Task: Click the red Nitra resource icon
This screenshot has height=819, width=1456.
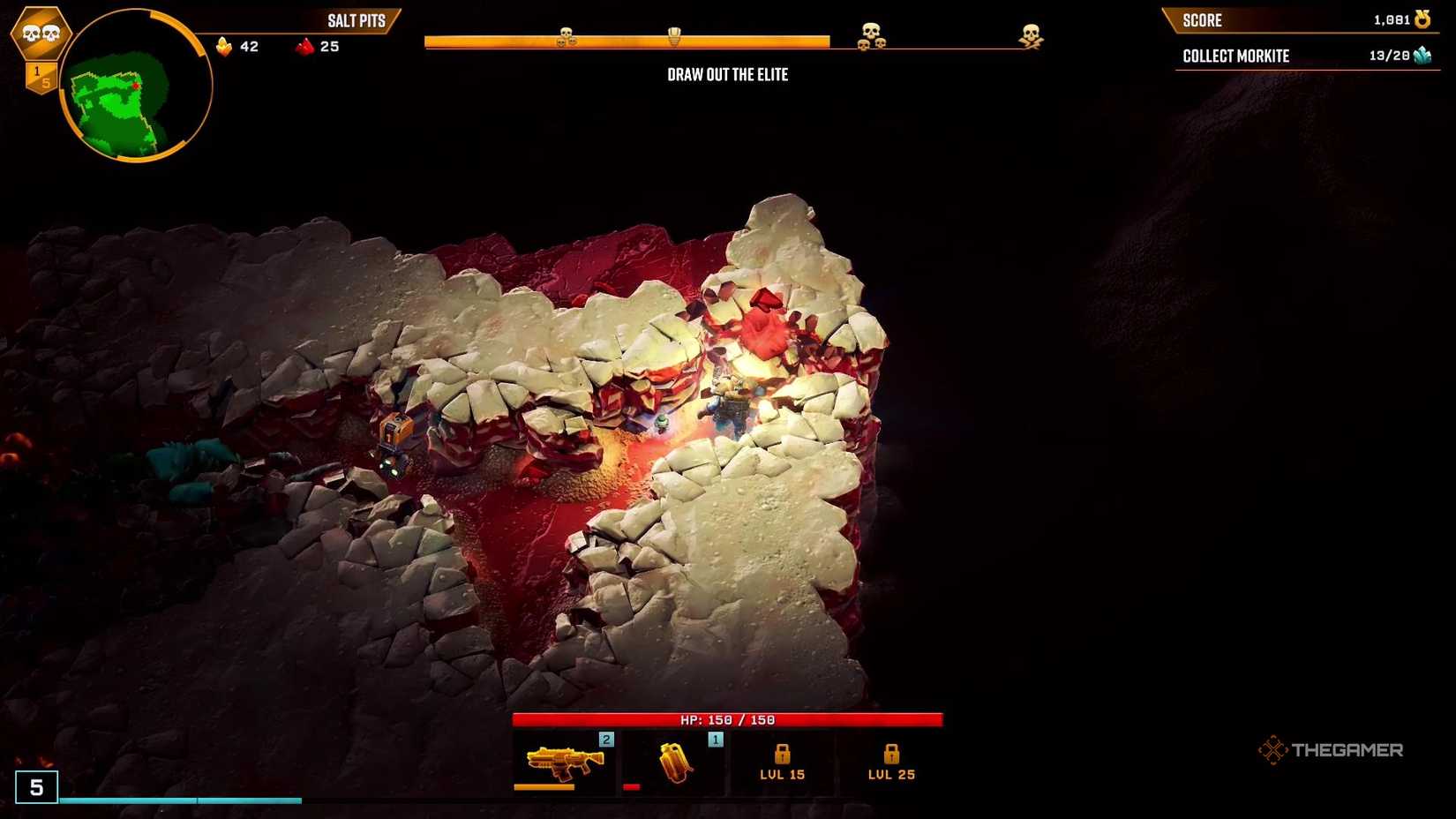Action: pos(304,46)
